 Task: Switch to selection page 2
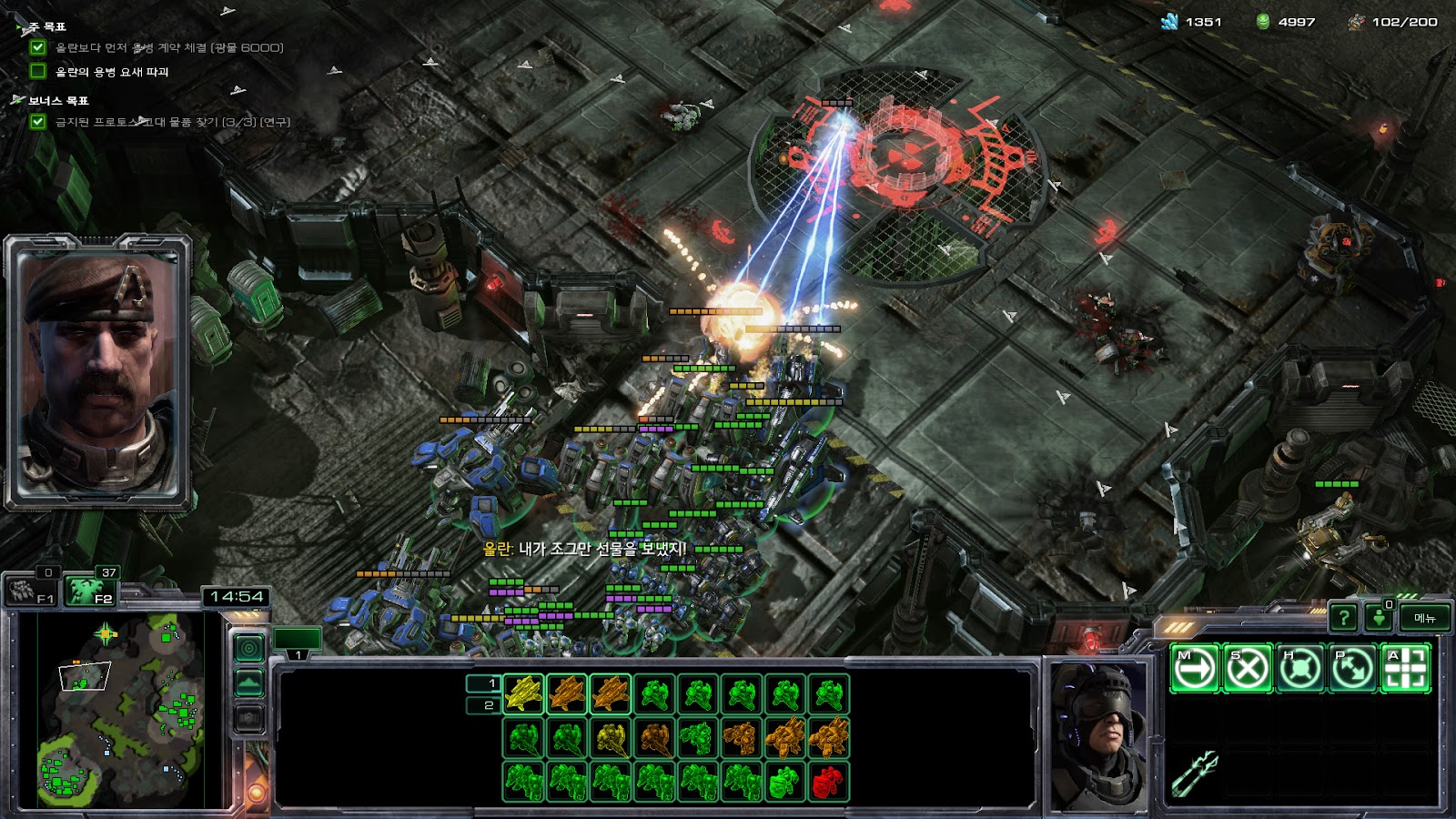click(483, 705)
